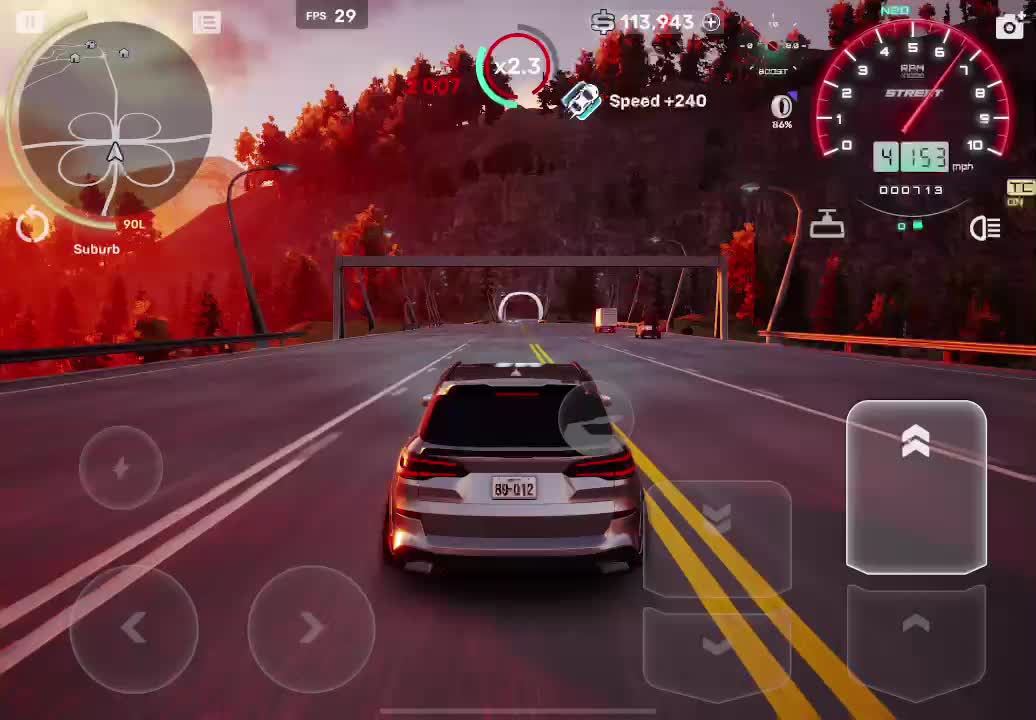Switch camera view with car-seat icon
1036x720 pixels.
[x=827, y=225]
